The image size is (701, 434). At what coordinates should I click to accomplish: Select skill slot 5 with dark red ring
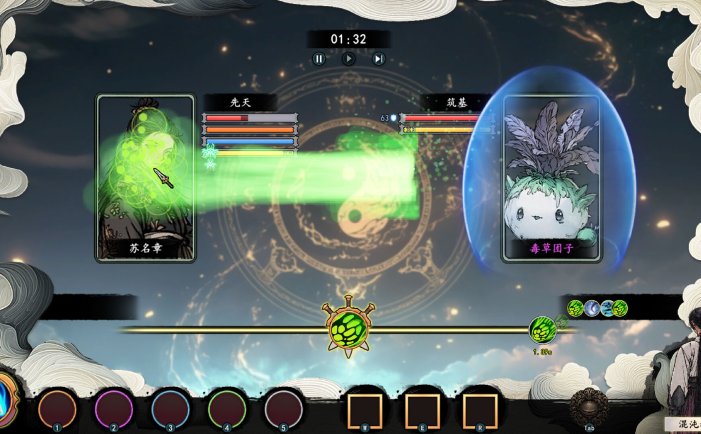(x=283, y=409)
